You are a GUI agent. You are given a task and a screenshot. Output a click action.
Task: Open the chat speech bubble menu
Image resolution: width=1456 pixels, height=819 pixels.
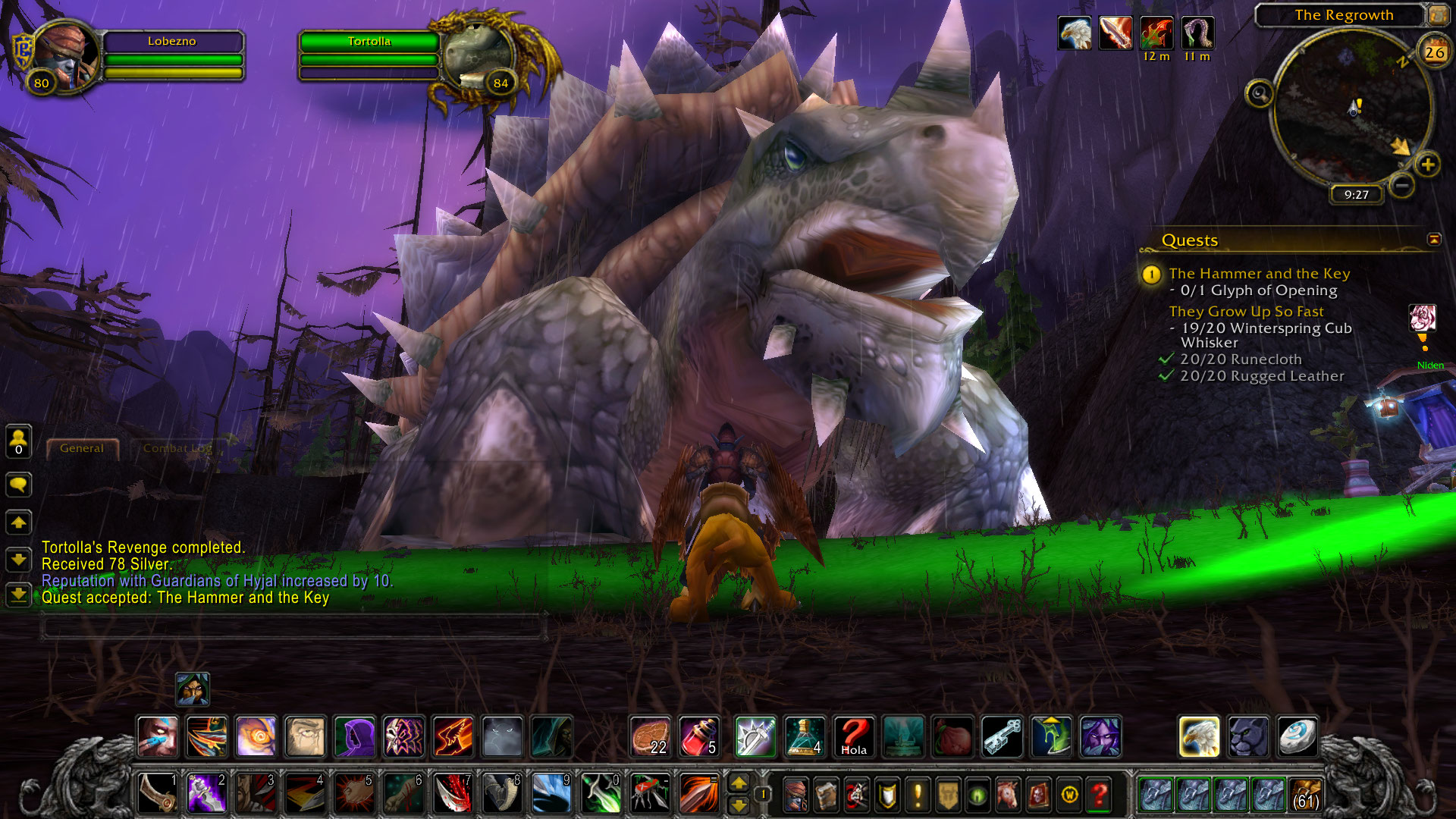19,485
